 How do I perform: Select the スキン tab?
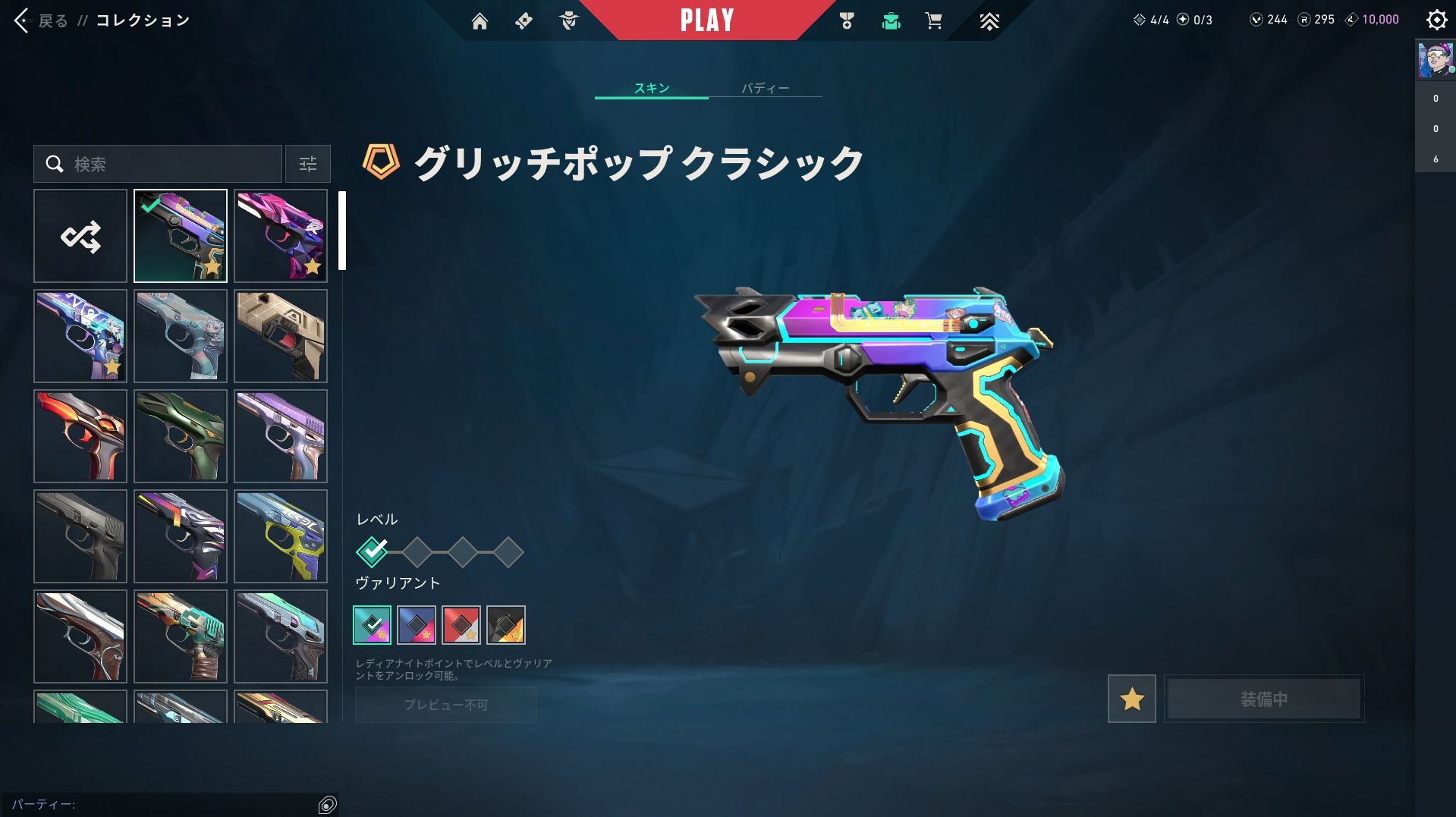pos(651,88)
